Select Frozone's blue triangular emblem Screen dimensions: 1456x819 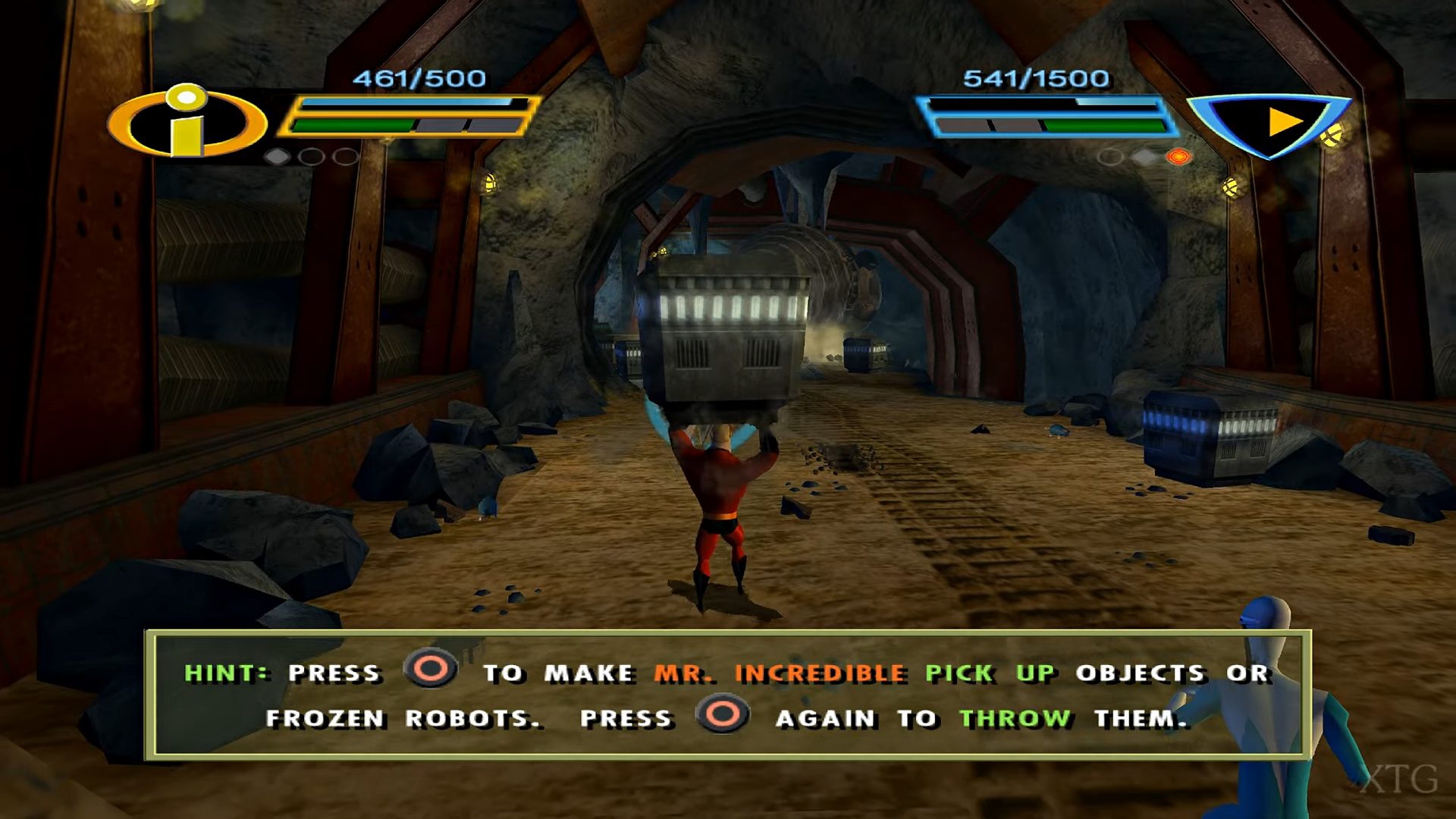[1268, 123]
